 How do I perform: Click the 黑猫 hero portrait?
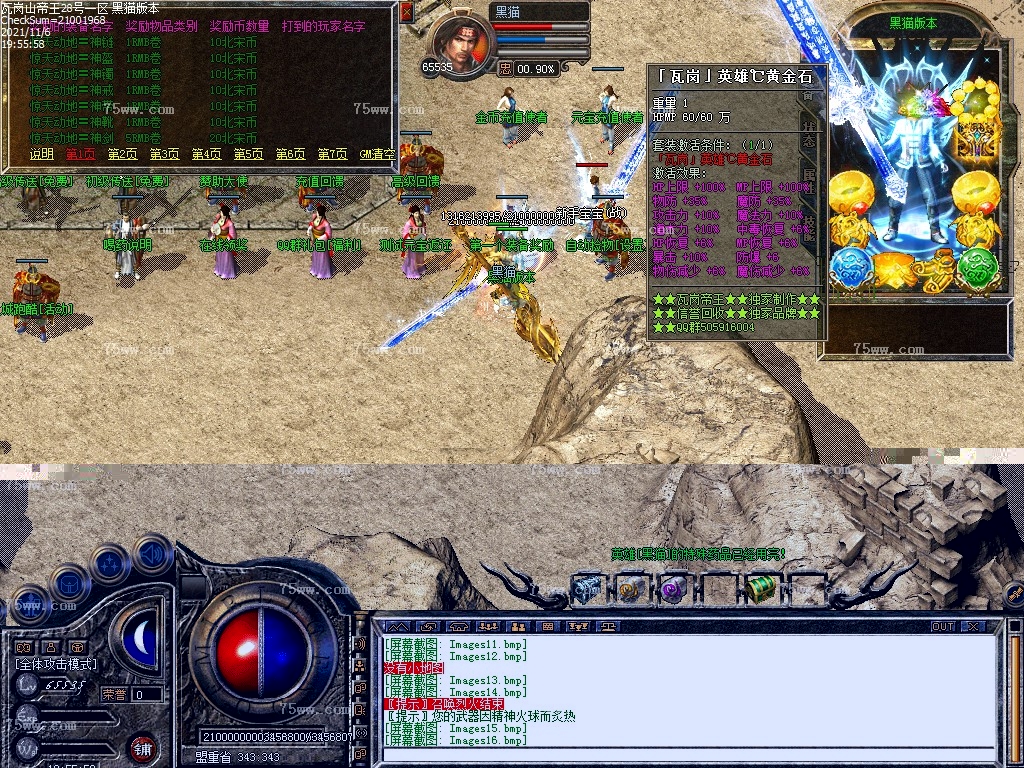point(461,42)
